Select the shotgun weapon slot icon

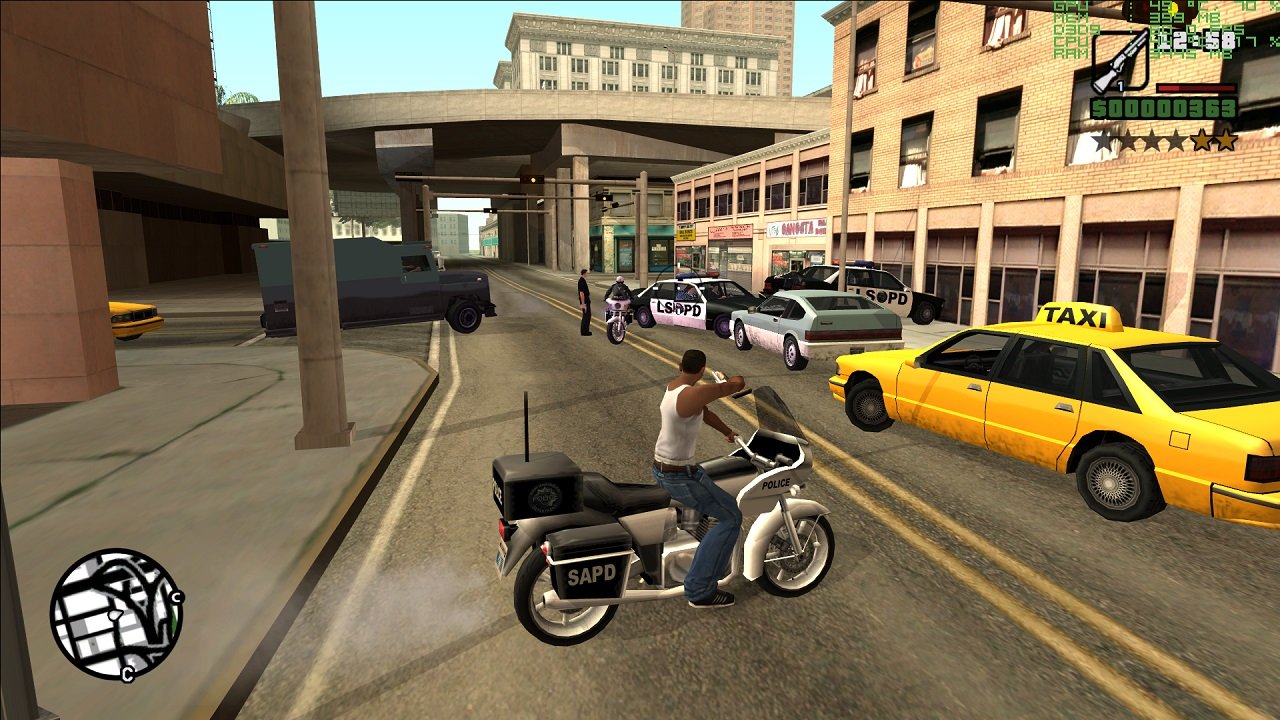1119,58
